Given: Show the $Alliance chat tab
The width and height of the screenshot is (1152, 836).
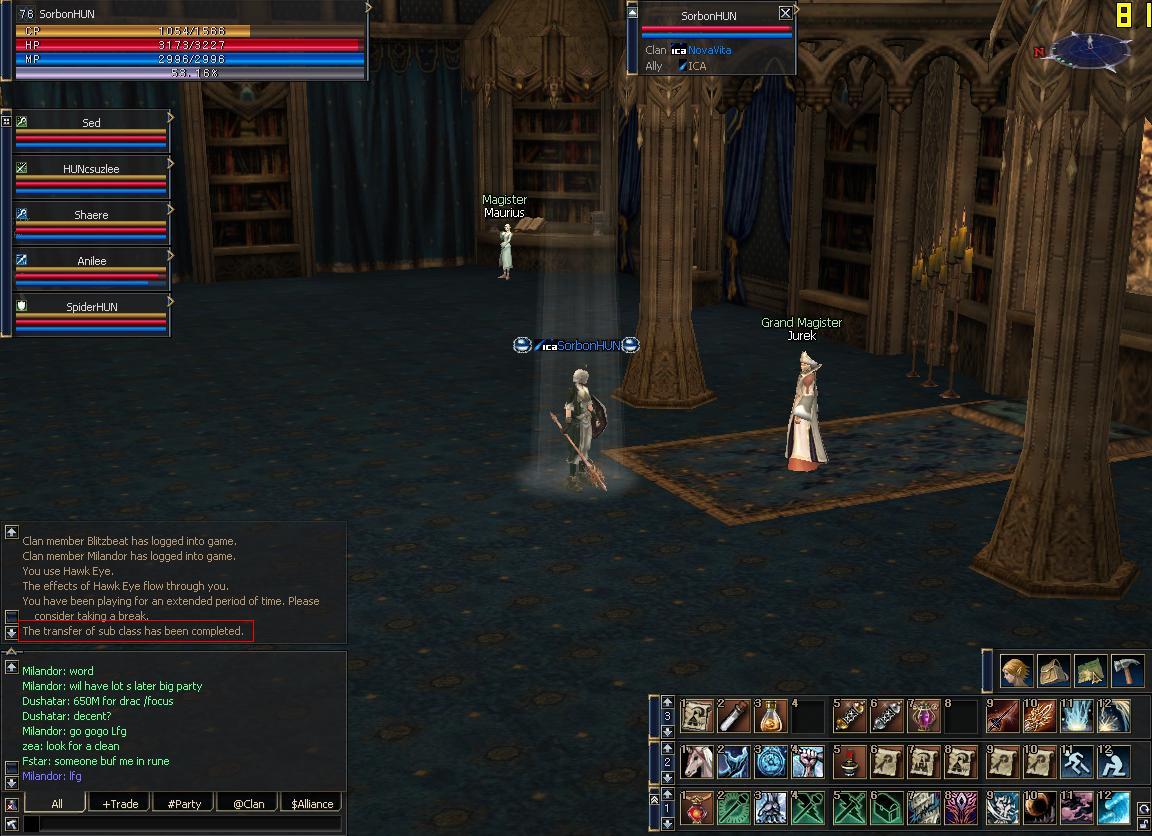Looking at the screenshot, I should coord(312,803).
